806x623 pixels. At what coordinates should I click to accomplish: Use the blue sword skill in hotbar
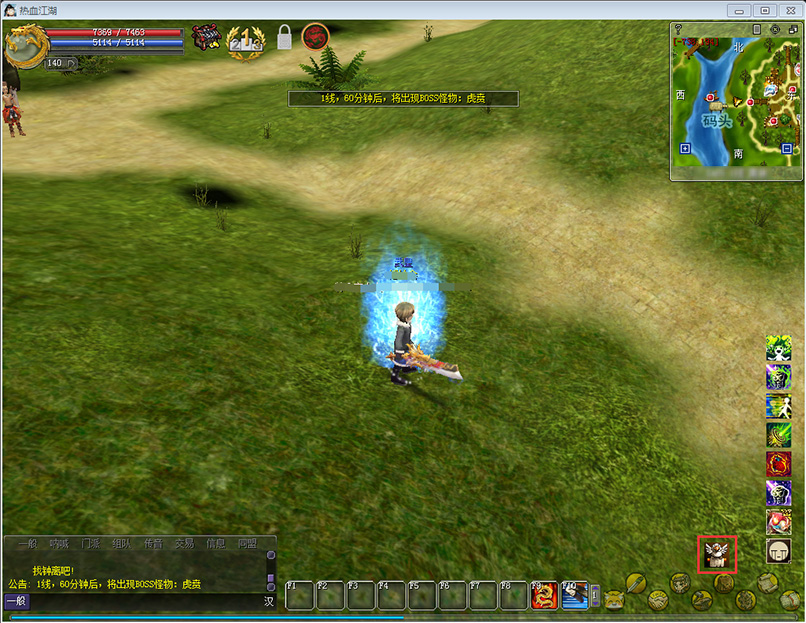575,595
